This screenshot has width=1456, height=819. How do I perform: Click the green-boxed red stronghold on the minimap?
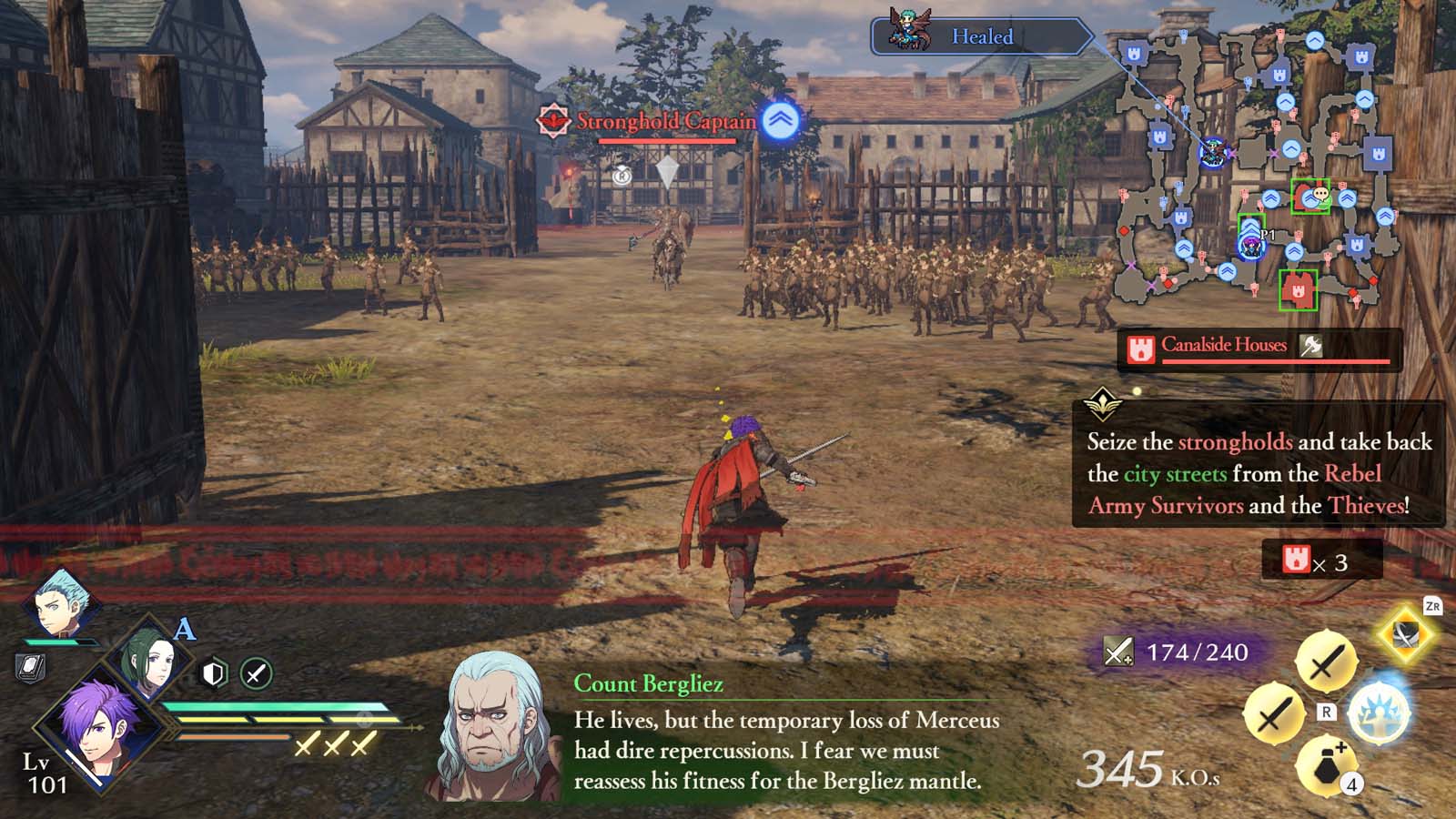[1299, 291]
